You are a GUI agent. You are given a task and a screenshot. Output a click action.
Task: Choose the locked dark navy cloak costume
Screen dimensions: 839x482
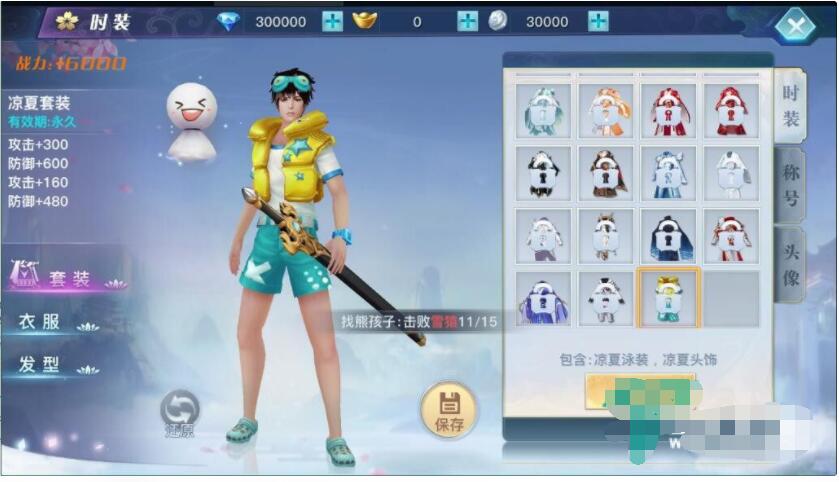coord(669,235)
